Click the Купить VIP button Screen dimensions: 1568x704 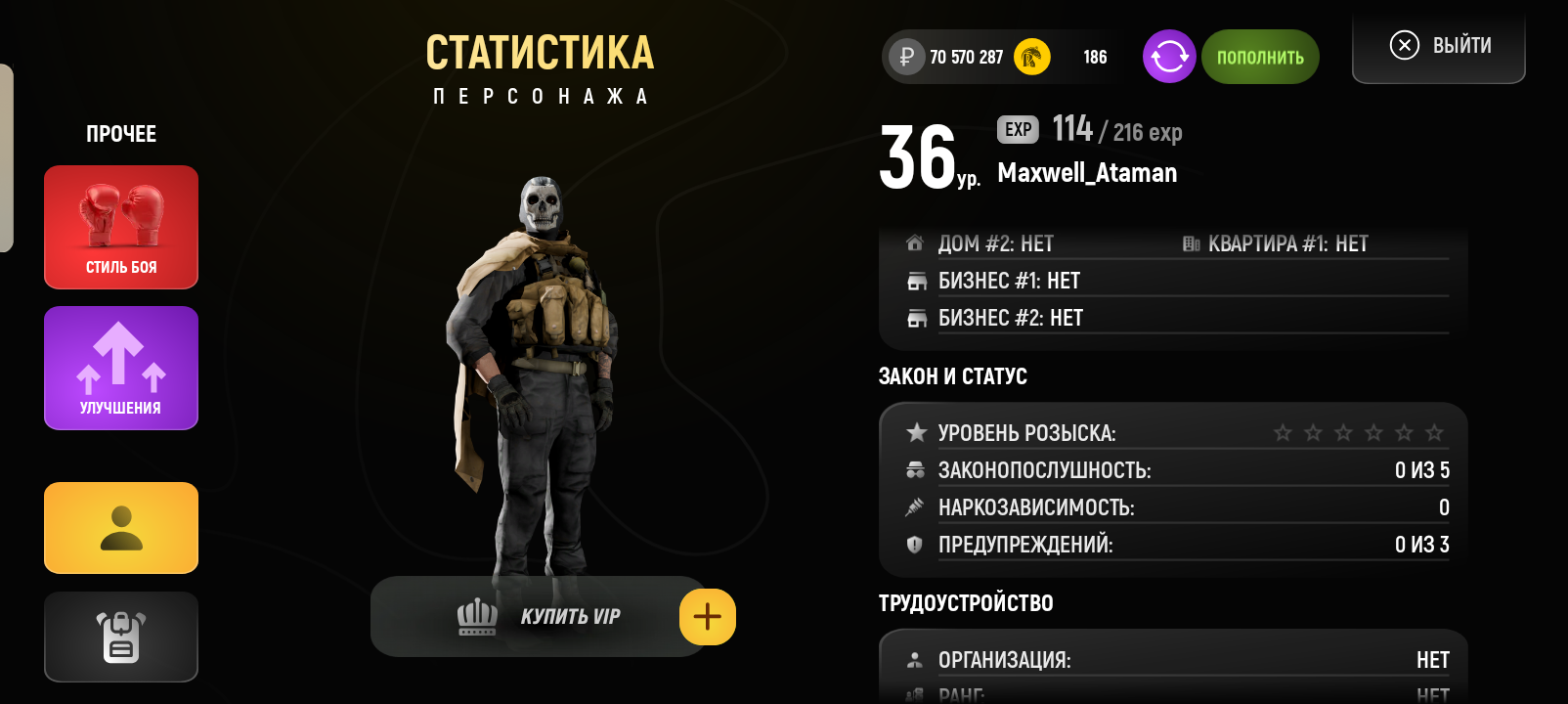point(538,616)
